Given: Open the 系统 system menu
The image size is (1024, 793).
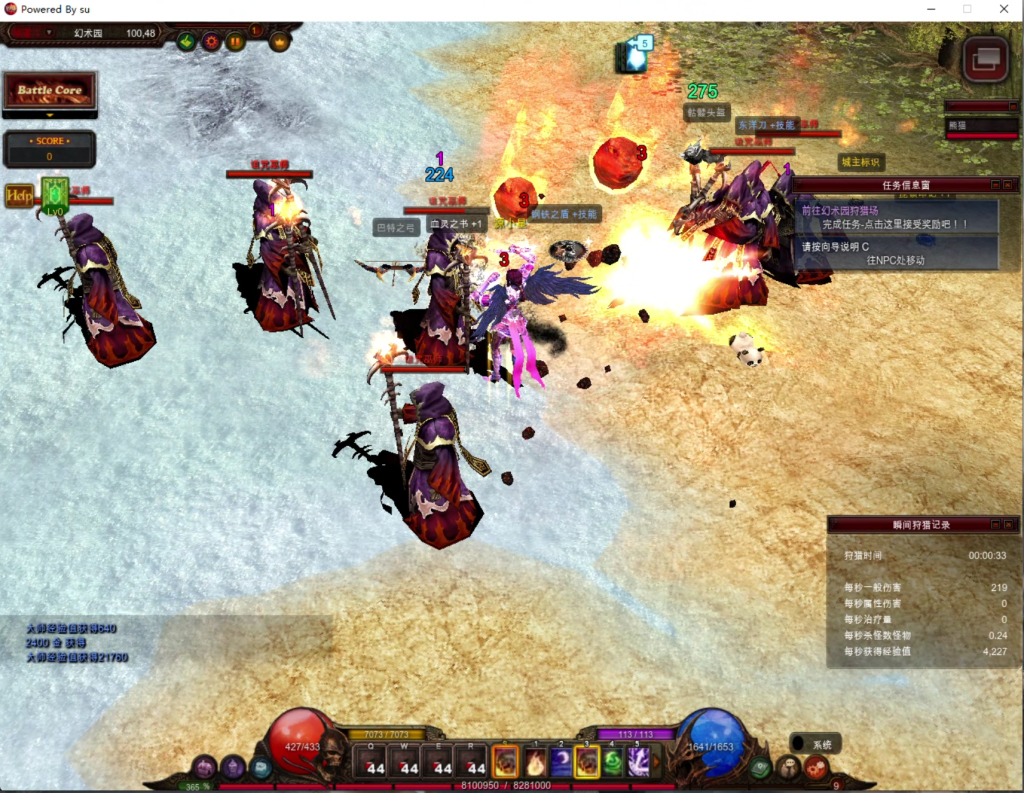Looking at the screenshot, I should tap(815, 744).
